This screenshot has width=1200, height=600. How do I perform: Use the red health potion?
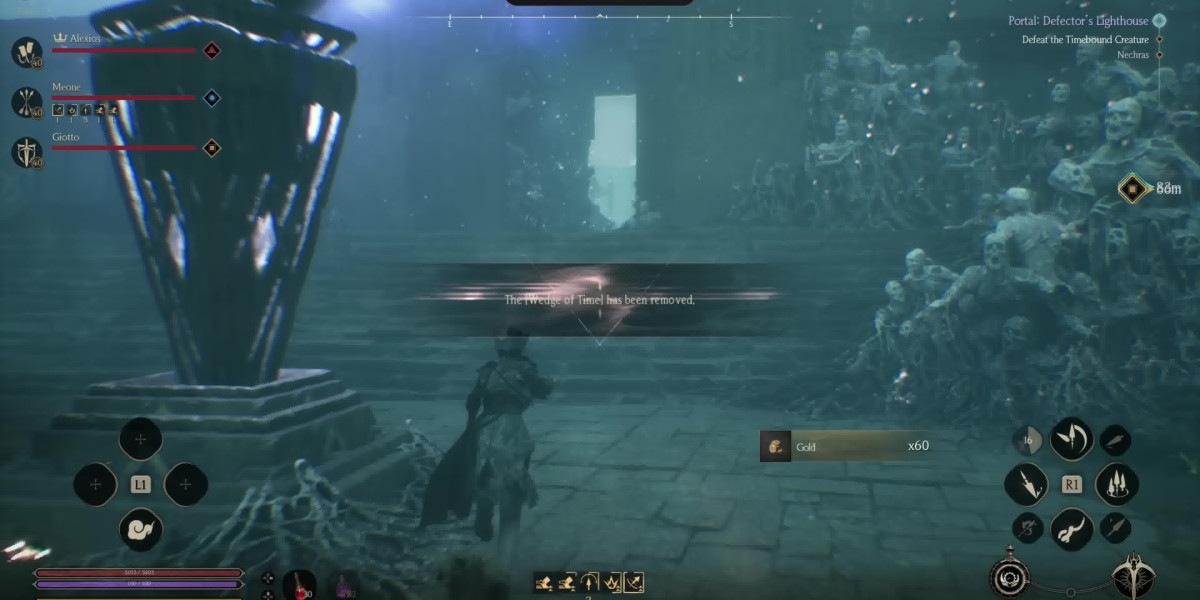tap(298, 584)
